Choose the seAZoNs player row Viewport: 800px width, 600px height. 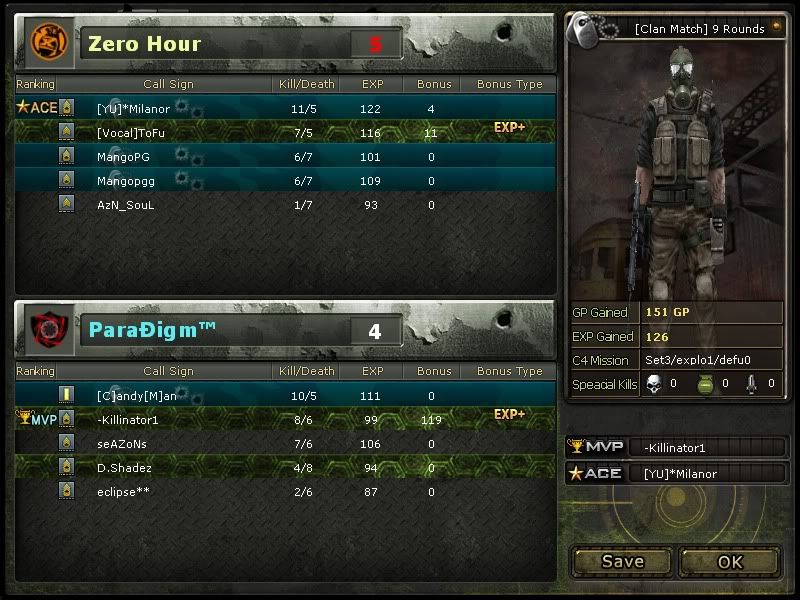(x=285, y=444)
